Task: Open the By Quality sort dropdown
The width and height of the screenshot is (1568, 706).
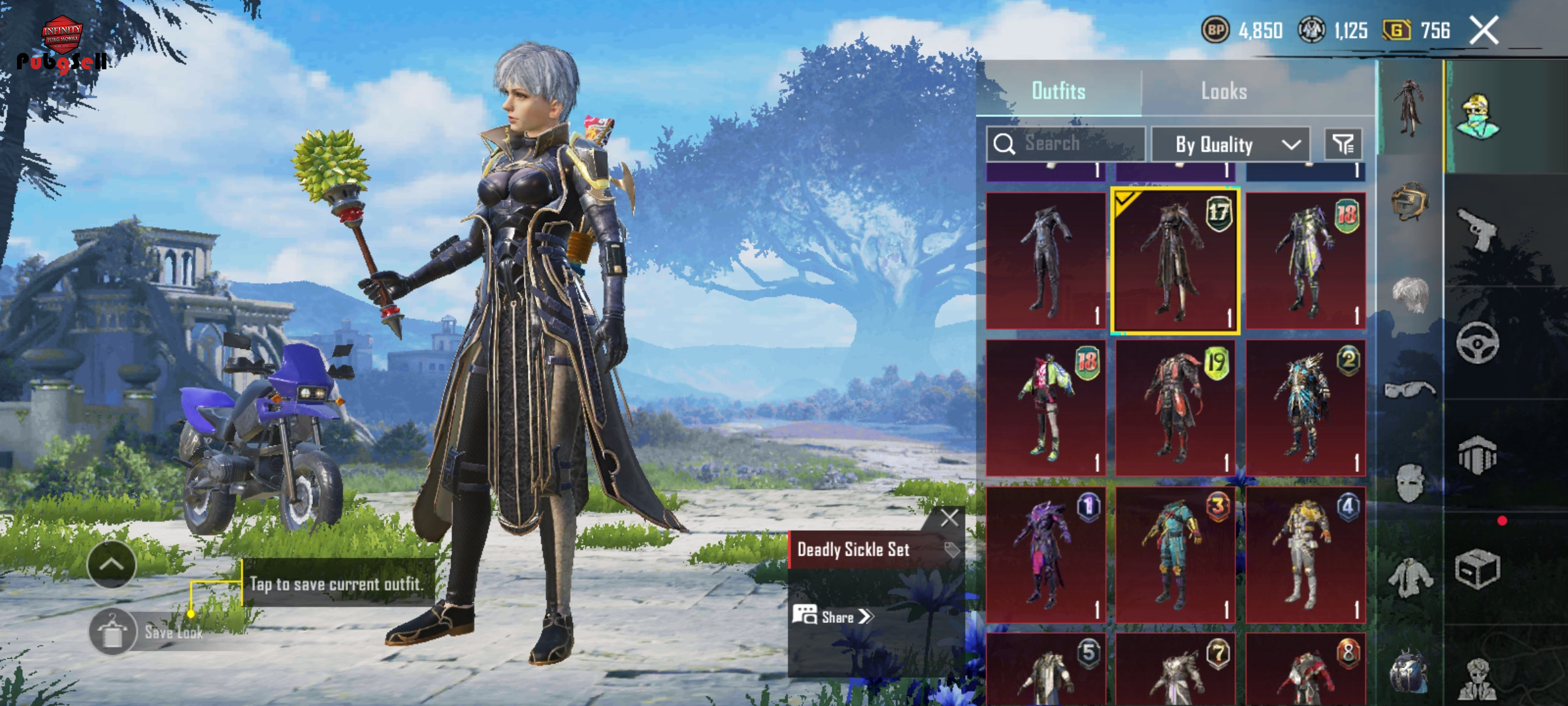Action: pyautogui.click(x=1230, y=144)
